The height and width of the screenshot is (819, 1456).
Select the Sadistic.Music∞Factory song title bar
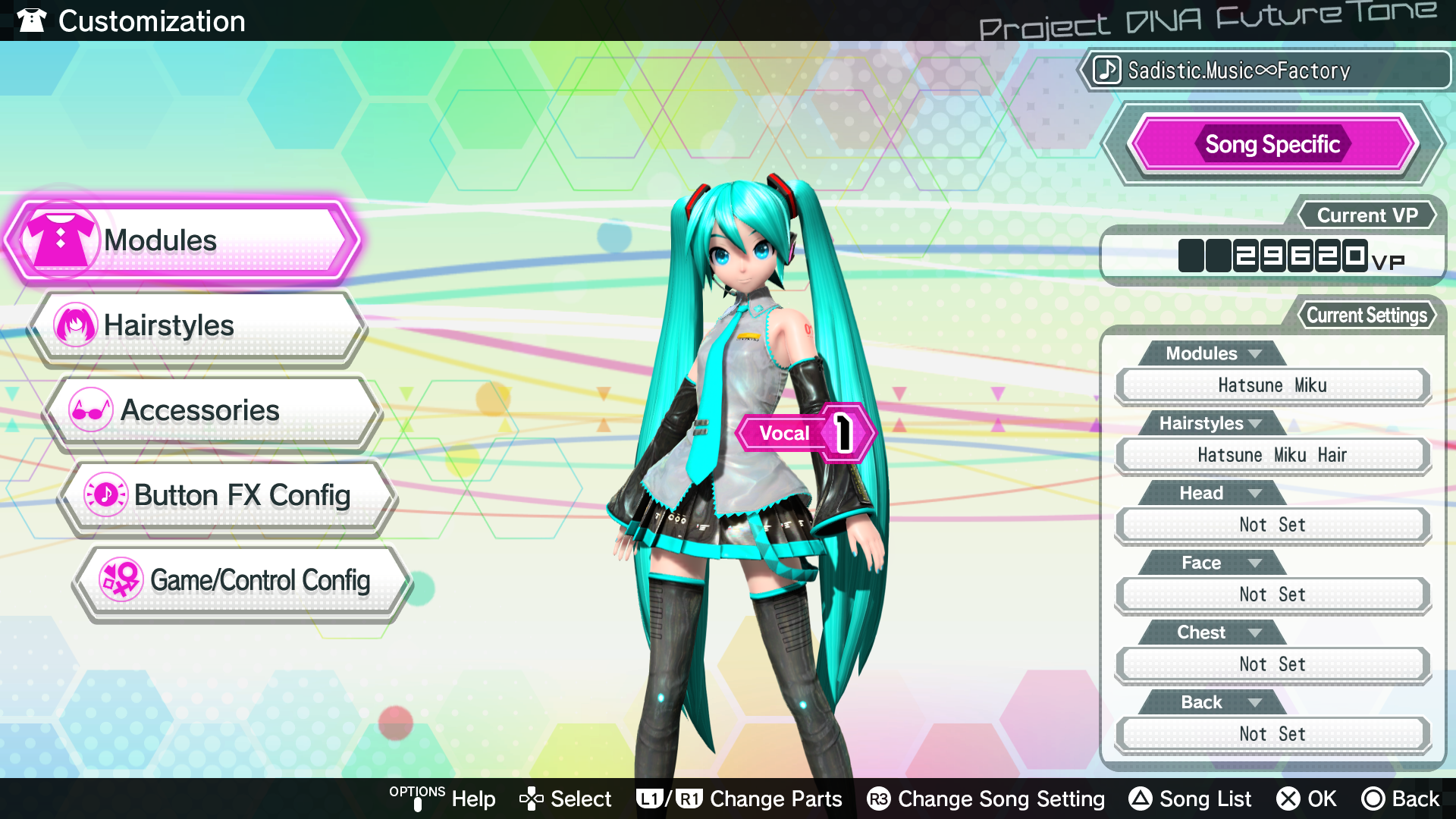tap(1265, 71)
